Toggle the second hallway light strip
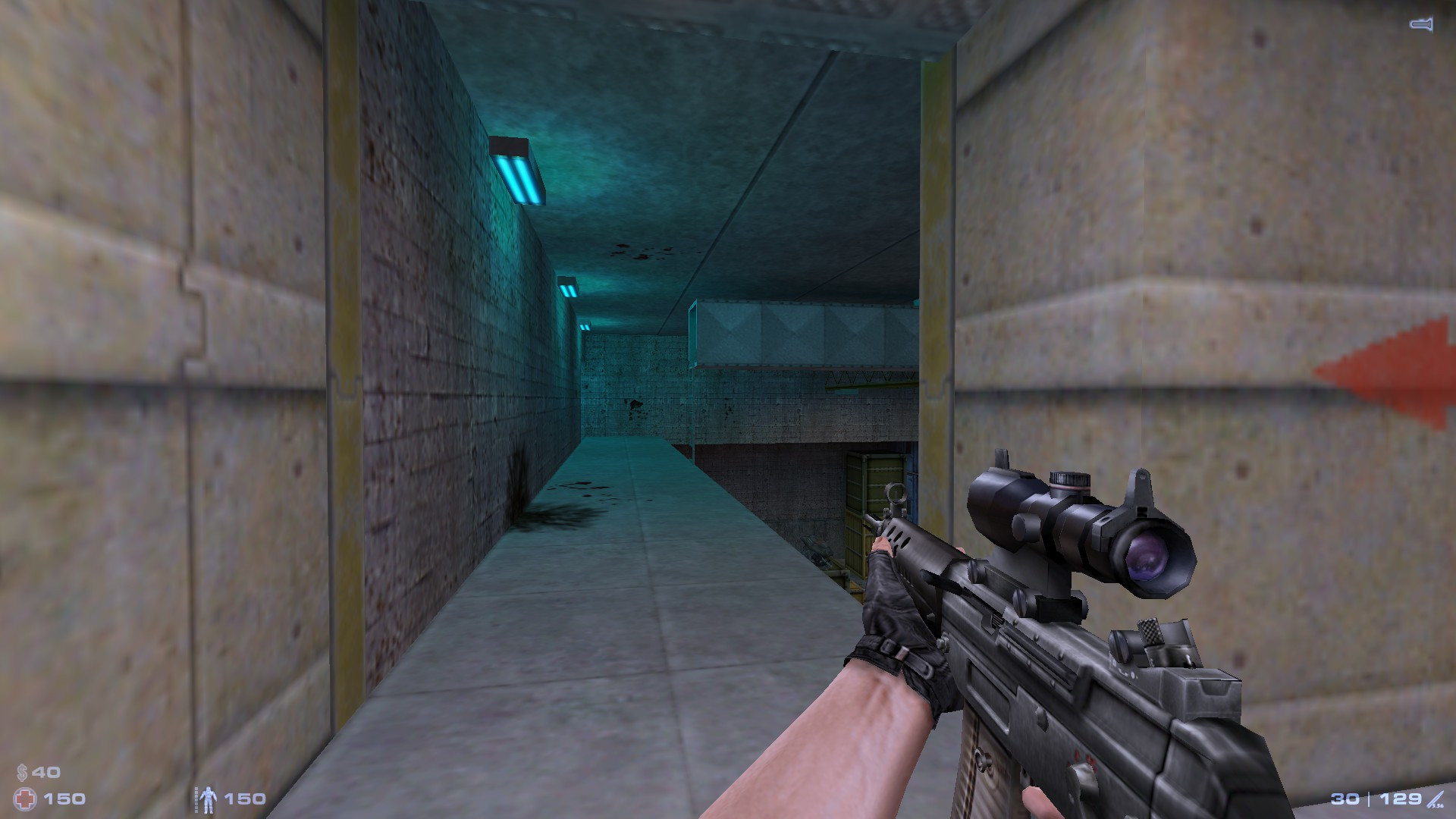This screenshot has width=1456, height=819. pos(570,287)
